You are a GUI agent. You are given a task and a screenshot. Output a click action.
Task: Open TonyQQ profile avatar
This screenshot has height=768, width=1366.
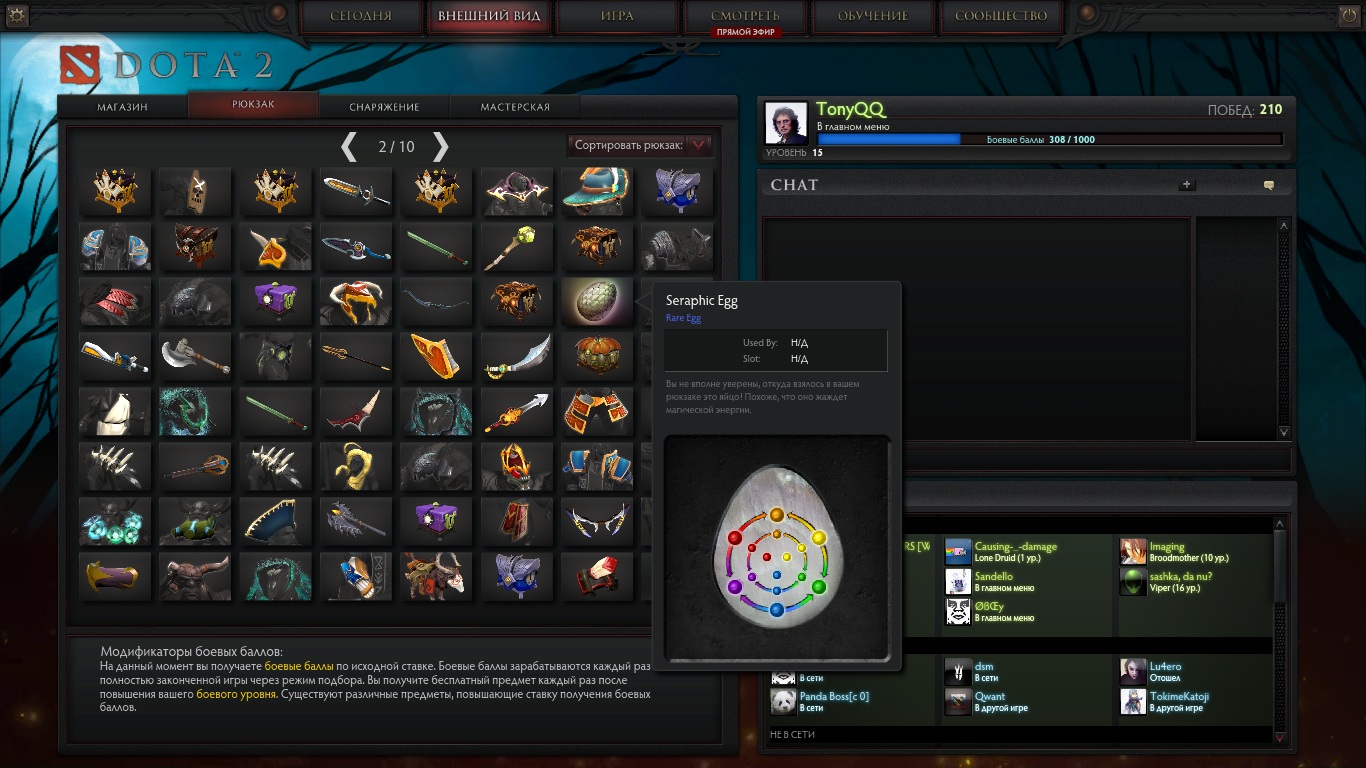(x=786, y=123)
